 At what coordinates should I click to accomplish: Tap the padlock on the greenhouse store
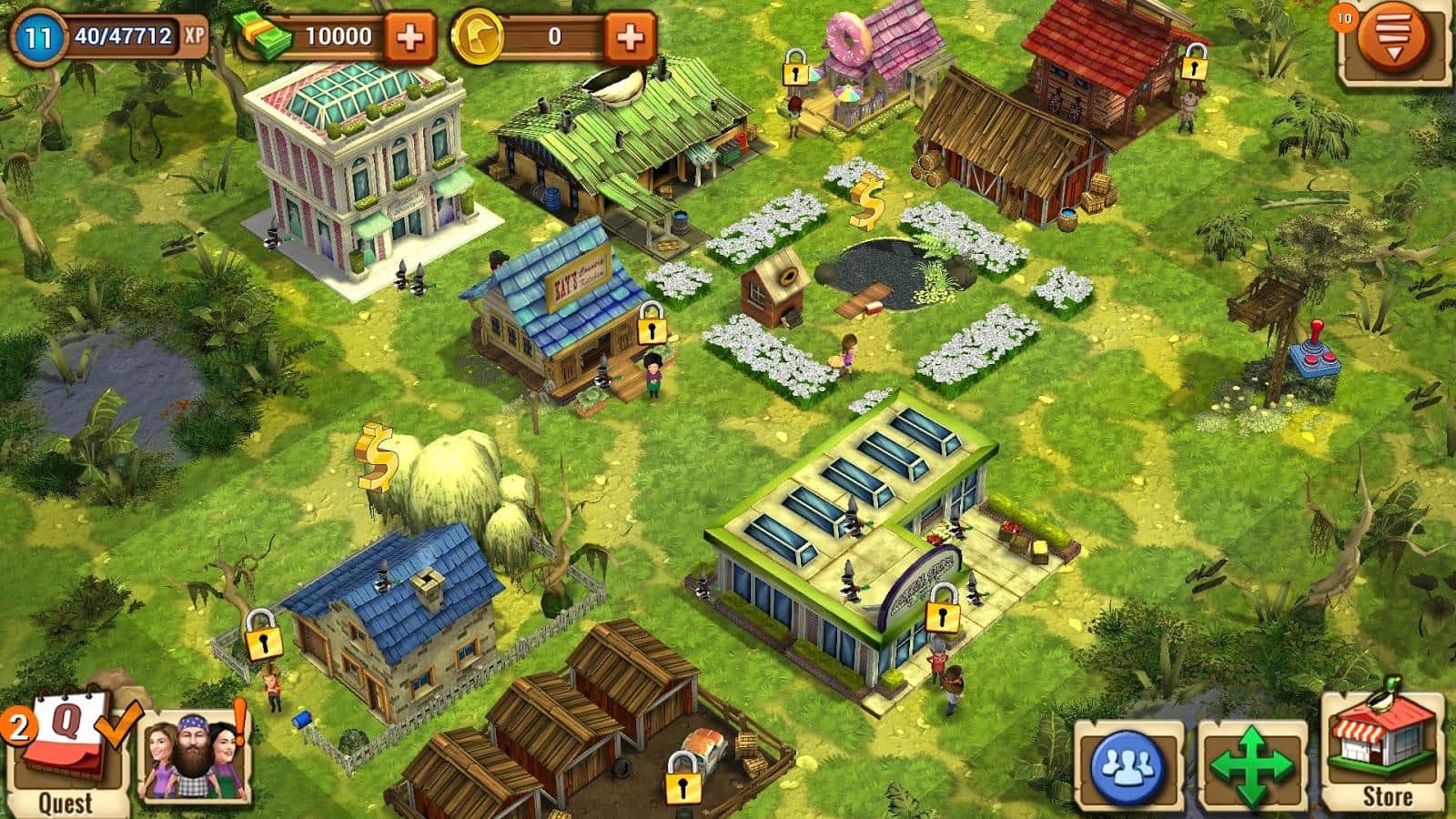943,612
